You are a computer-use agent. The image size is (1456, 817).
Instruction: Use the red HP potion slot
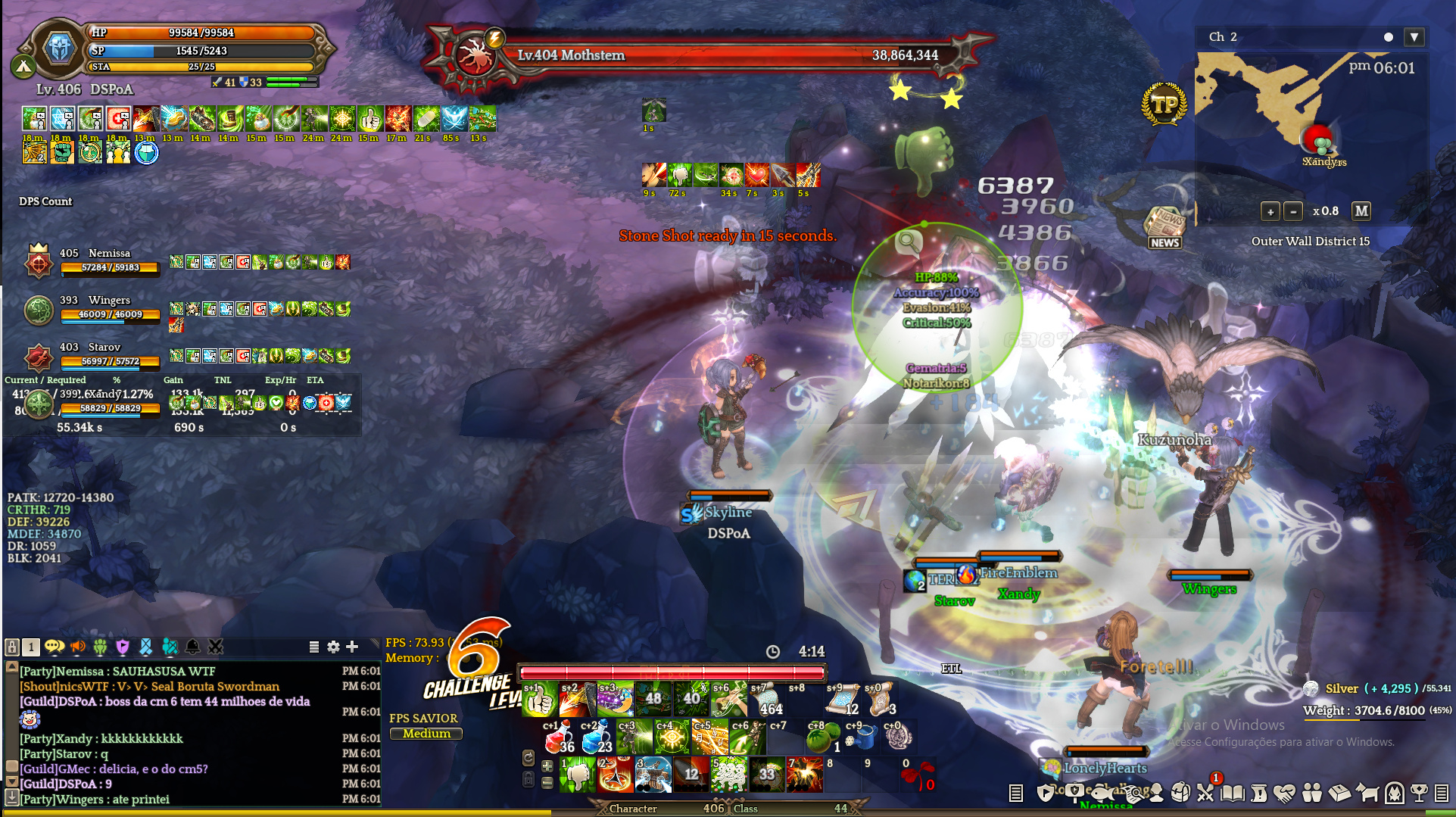[559, 737]
